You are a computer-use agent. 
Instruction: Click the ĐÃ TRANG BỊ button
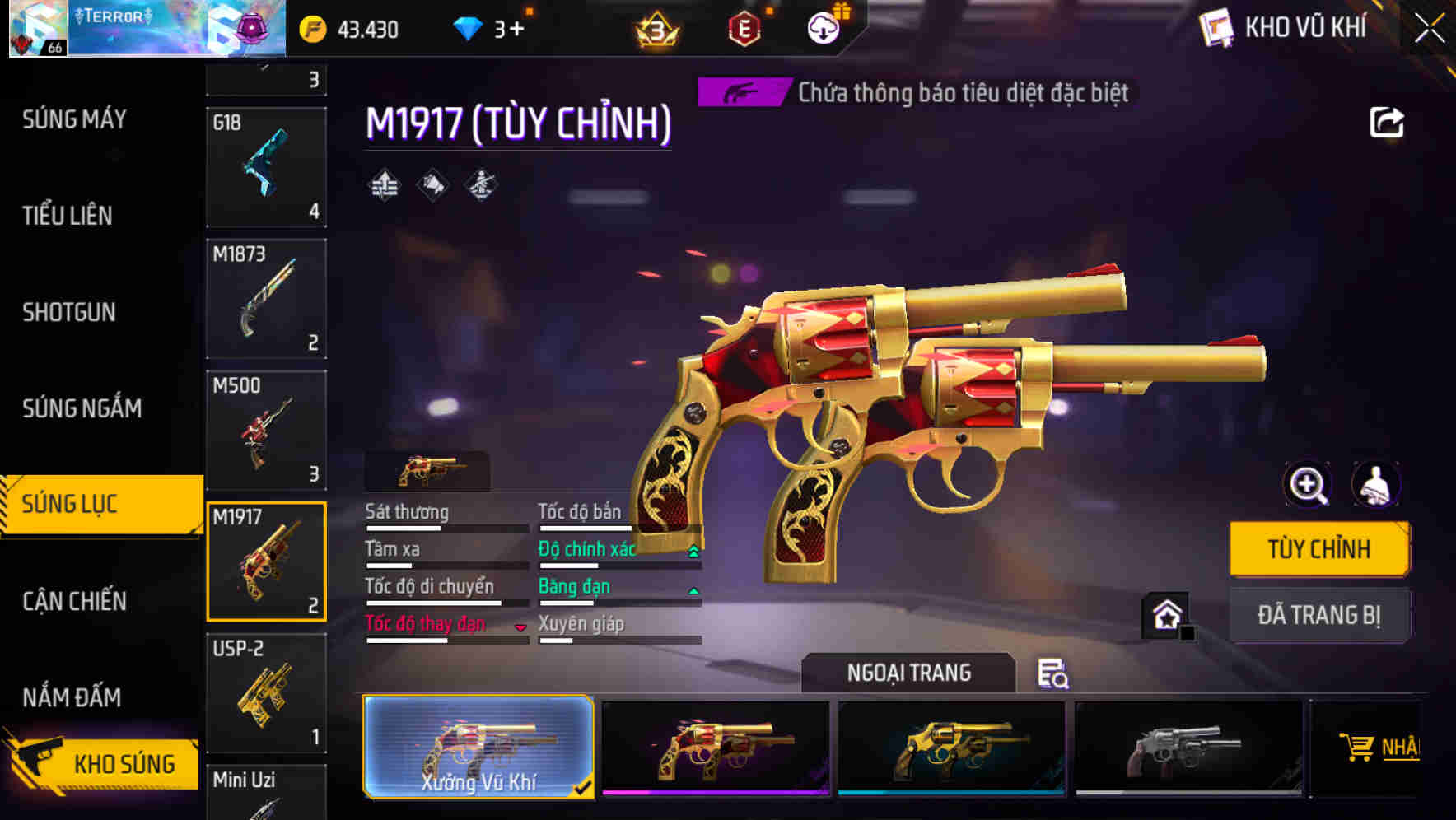tap(1319, 615)
